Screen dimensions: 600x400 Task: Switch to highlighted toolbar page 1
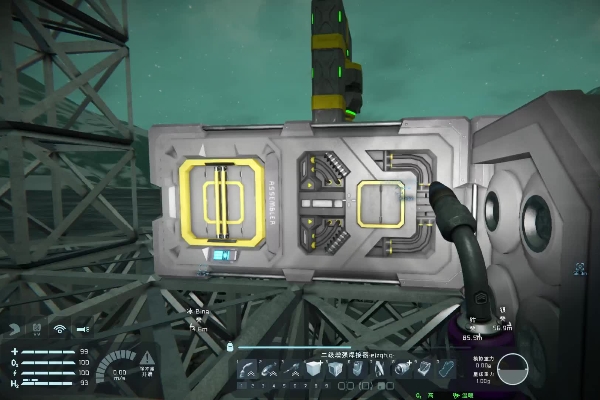[x=243, y=385]
